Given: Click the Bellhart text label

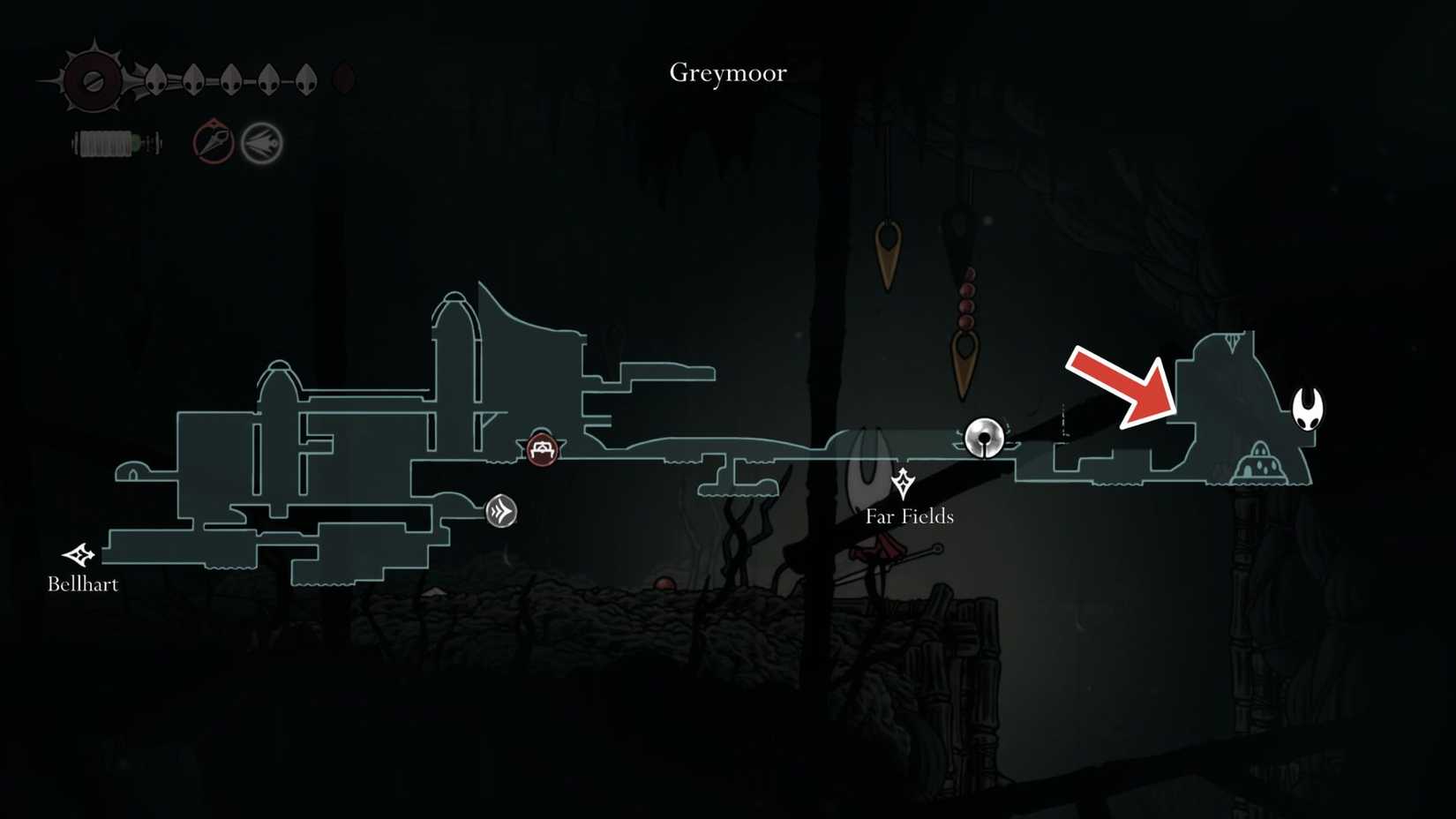Looking at the screenshot, I should coord(84,584).
